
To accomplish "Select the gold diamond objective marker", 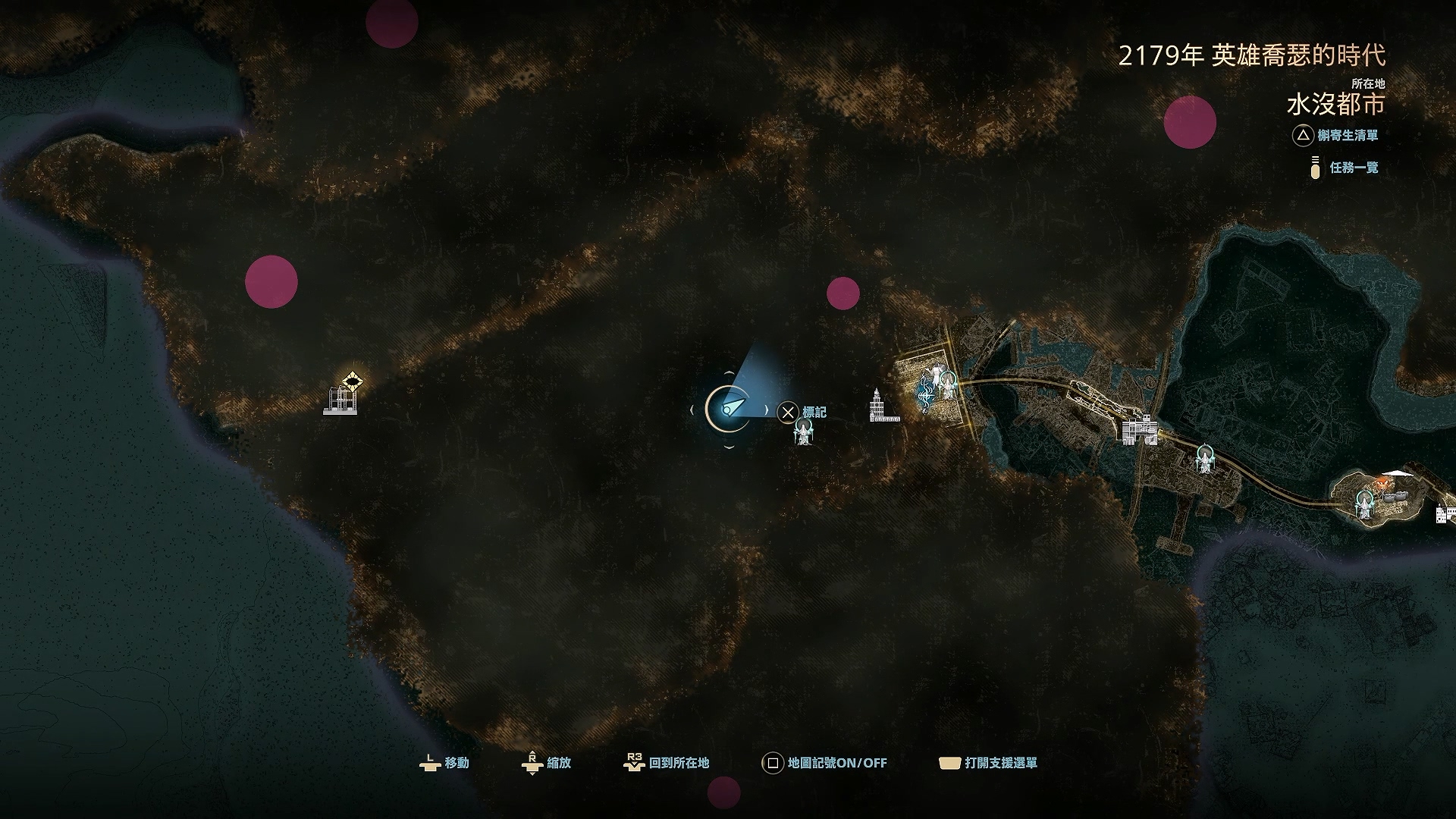I will (352, 379).
